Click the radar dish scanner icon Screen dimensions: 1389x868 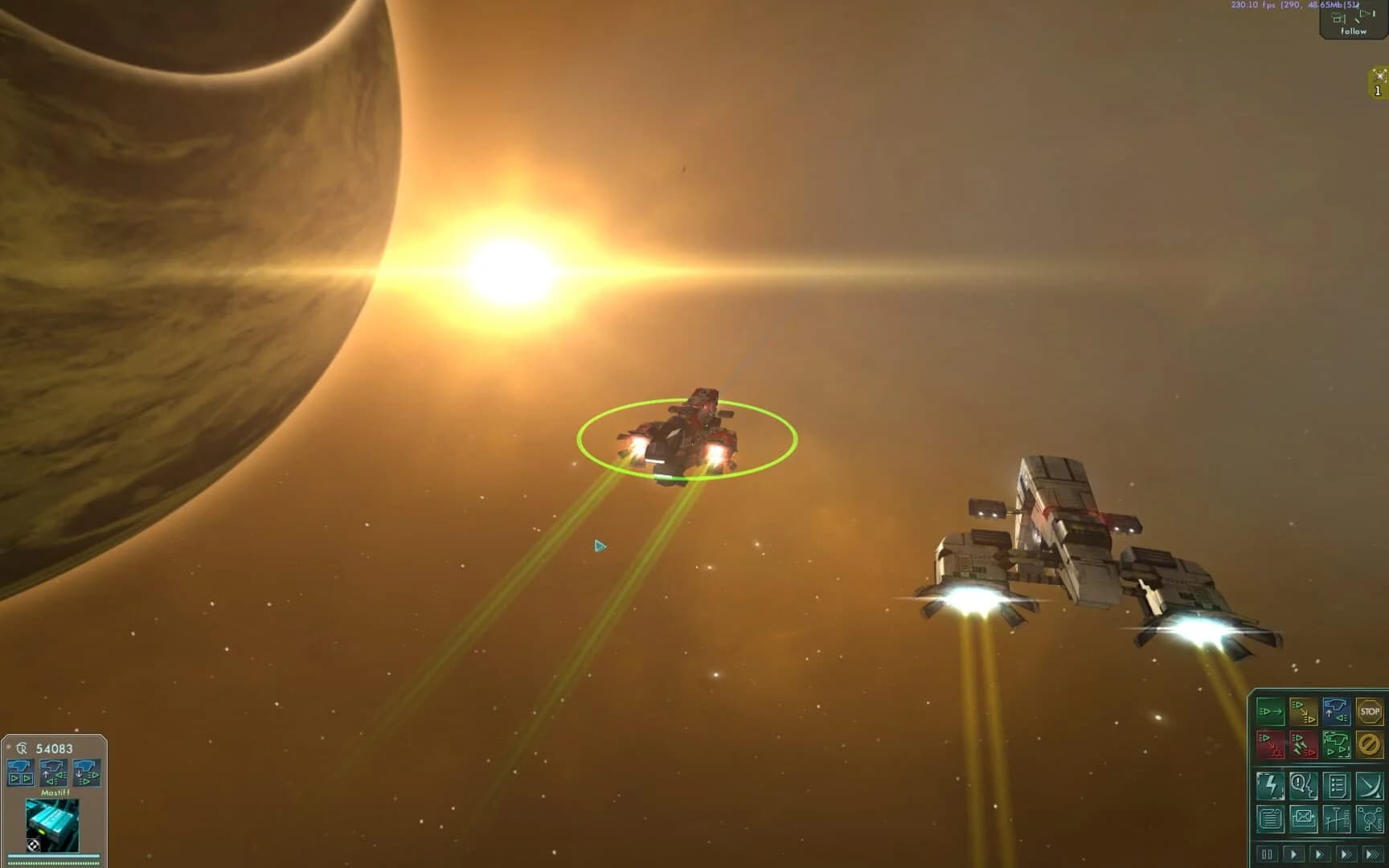pos(1370,785)
